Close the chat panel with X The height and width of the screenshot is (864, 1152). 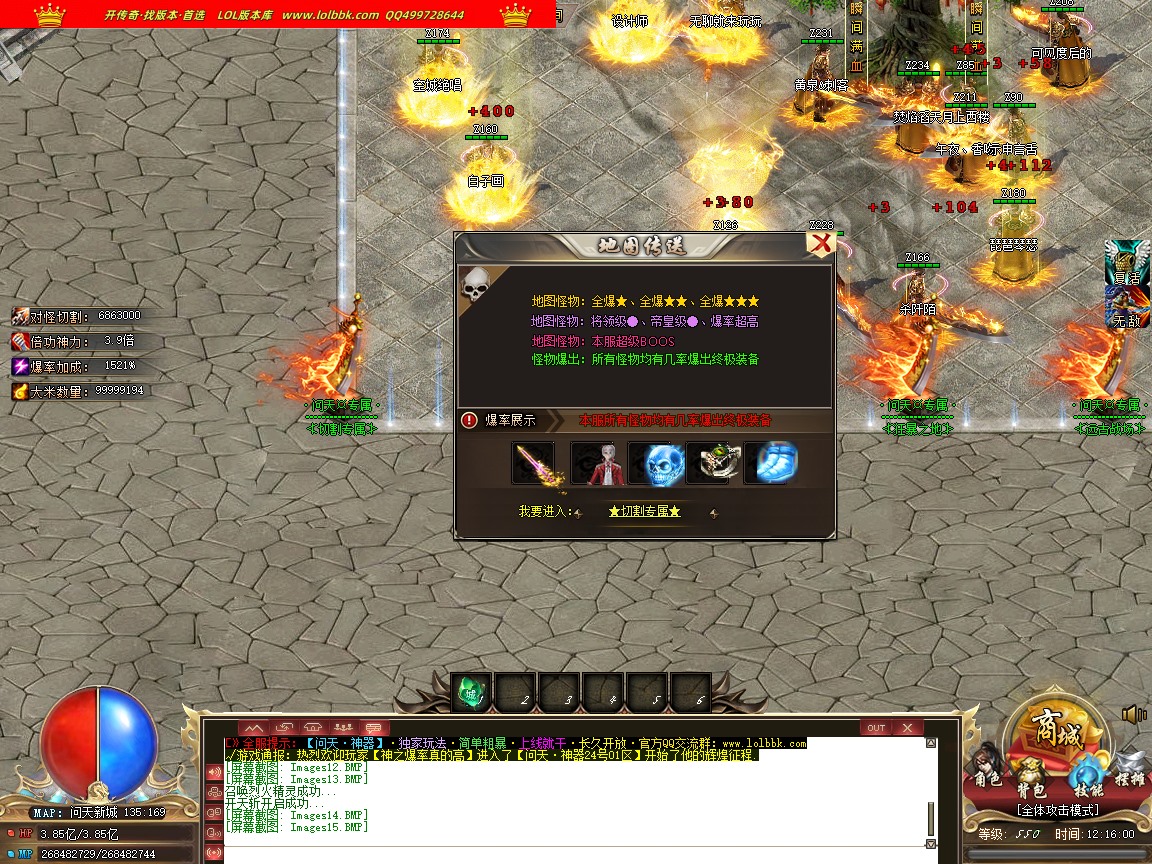coord(907,727)
